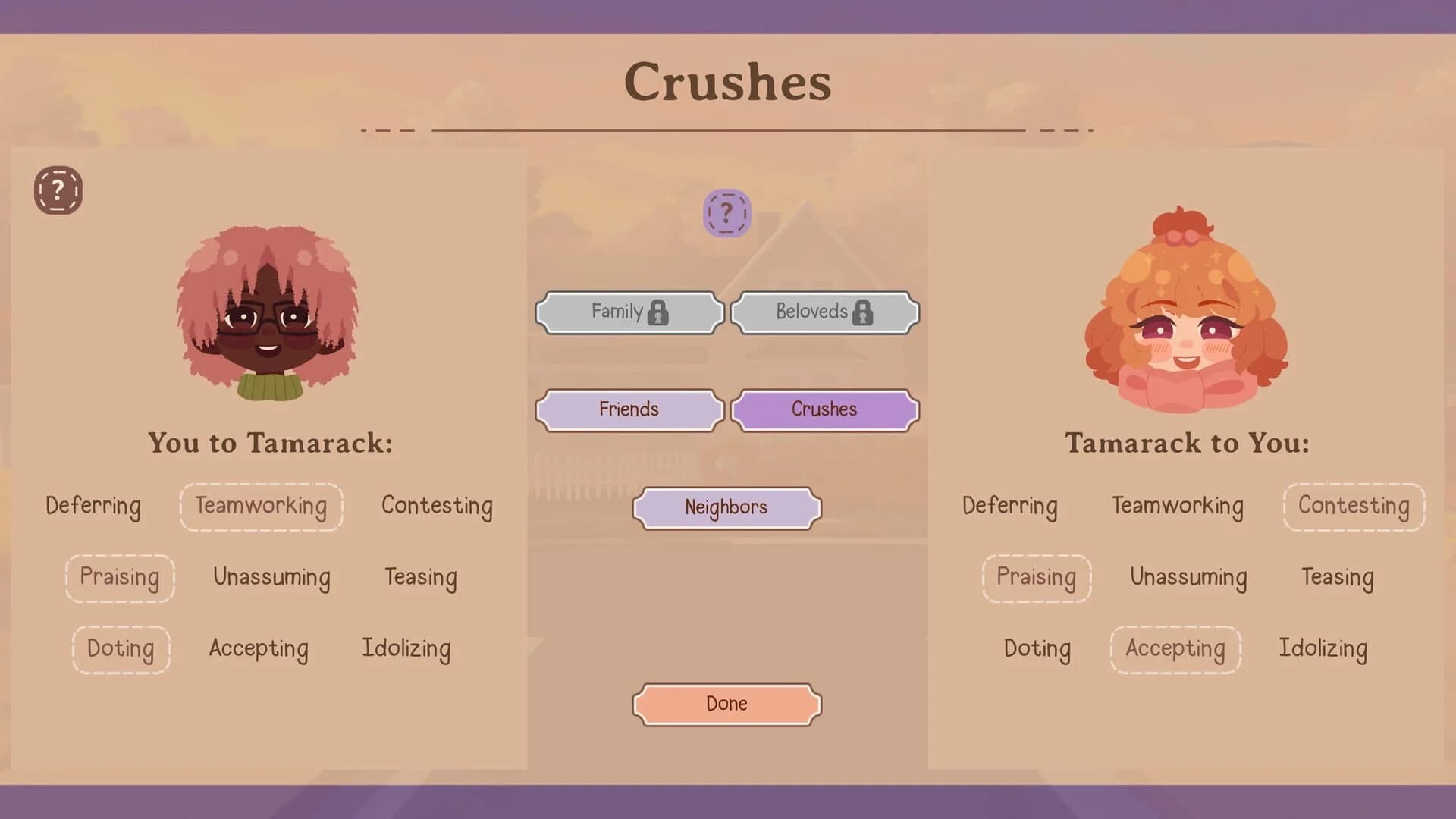Click the lock icon on the Family button
The width and height of the screenshot is (1456, 819).
tap(659, 311)
